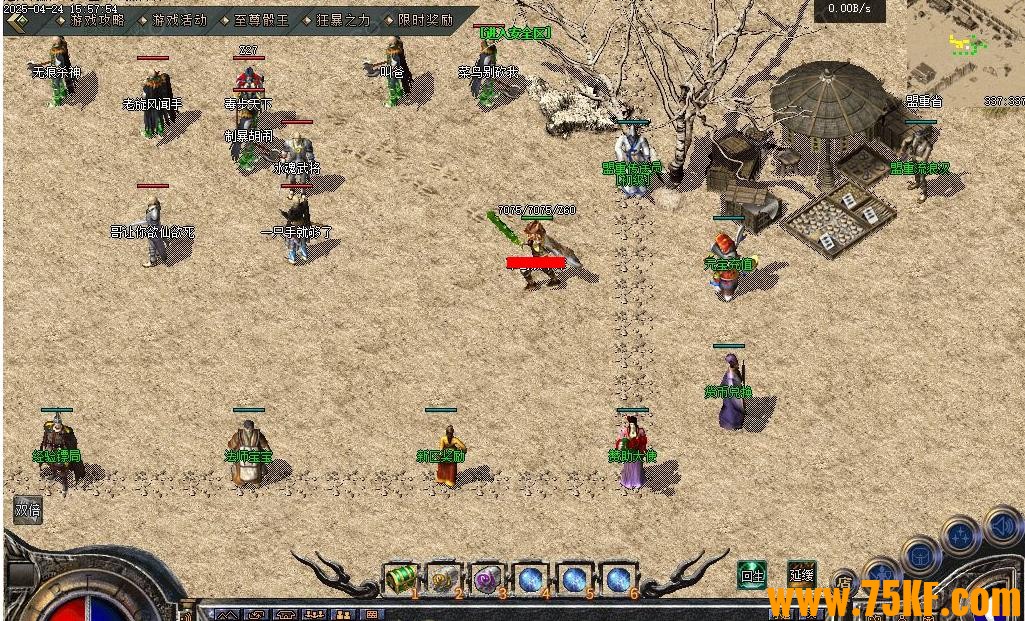Toggle sound with the speaker button

pyautogui.click(x=1001, y=526)
